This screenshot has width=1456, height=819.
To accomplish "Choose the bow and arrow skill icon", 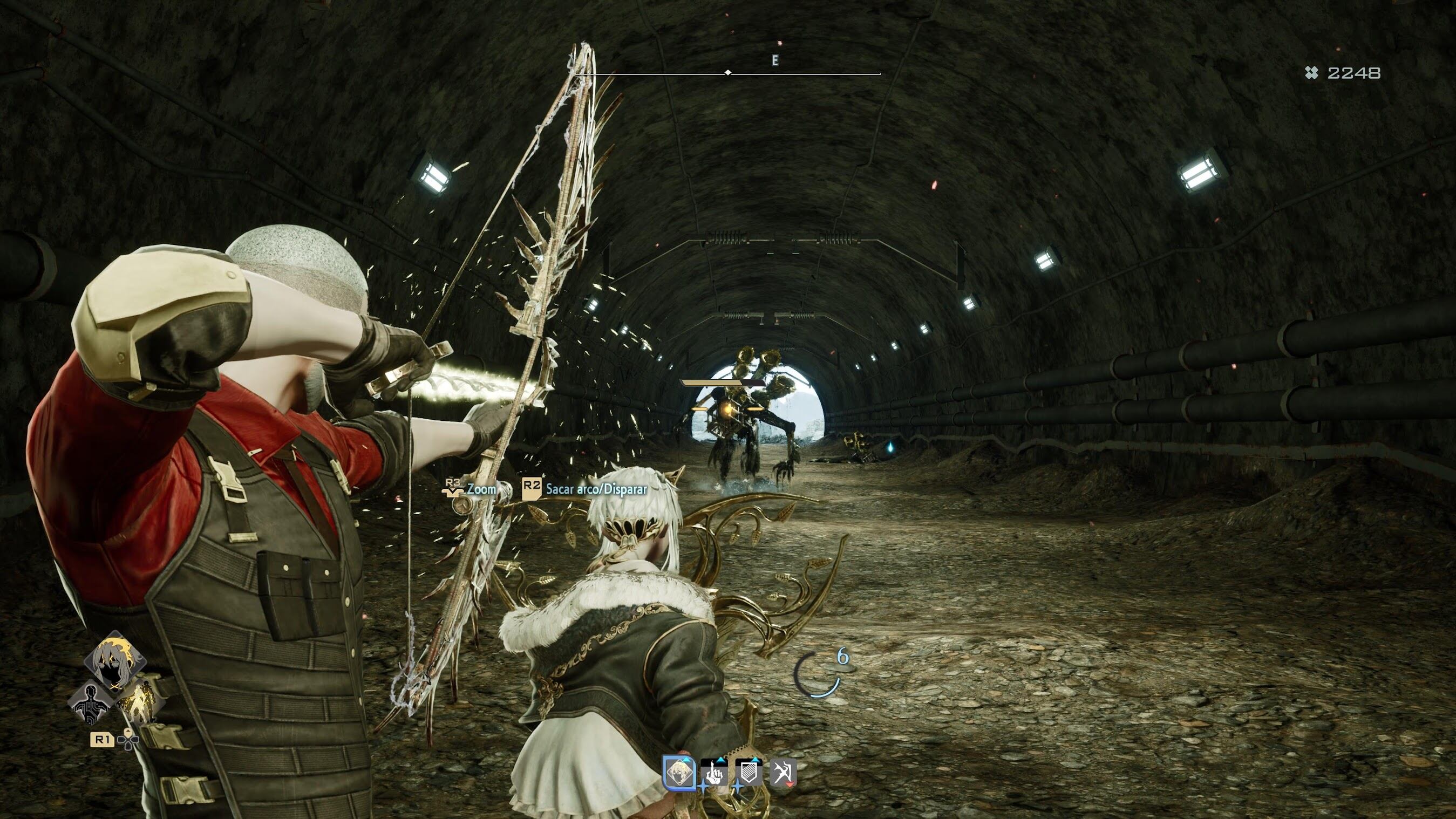I will 783,773.
